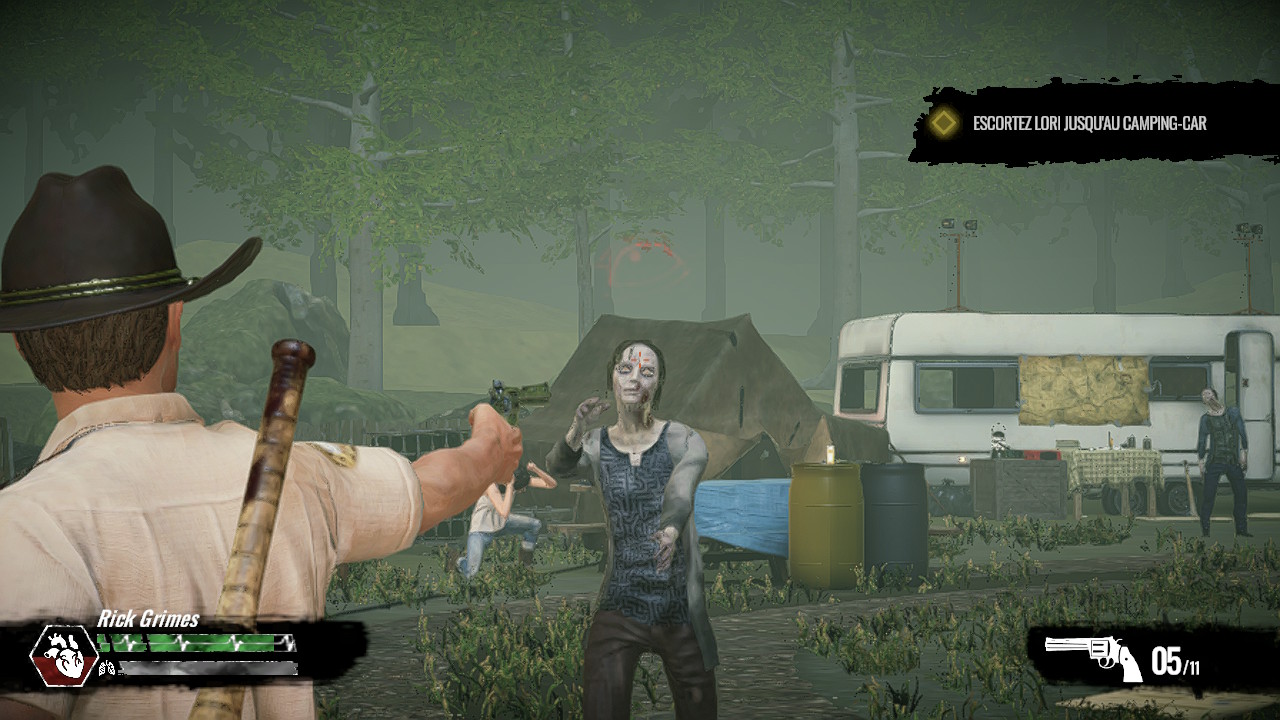
Task: Select the revolver weapon icon
Action: (x=1093, y=656)
